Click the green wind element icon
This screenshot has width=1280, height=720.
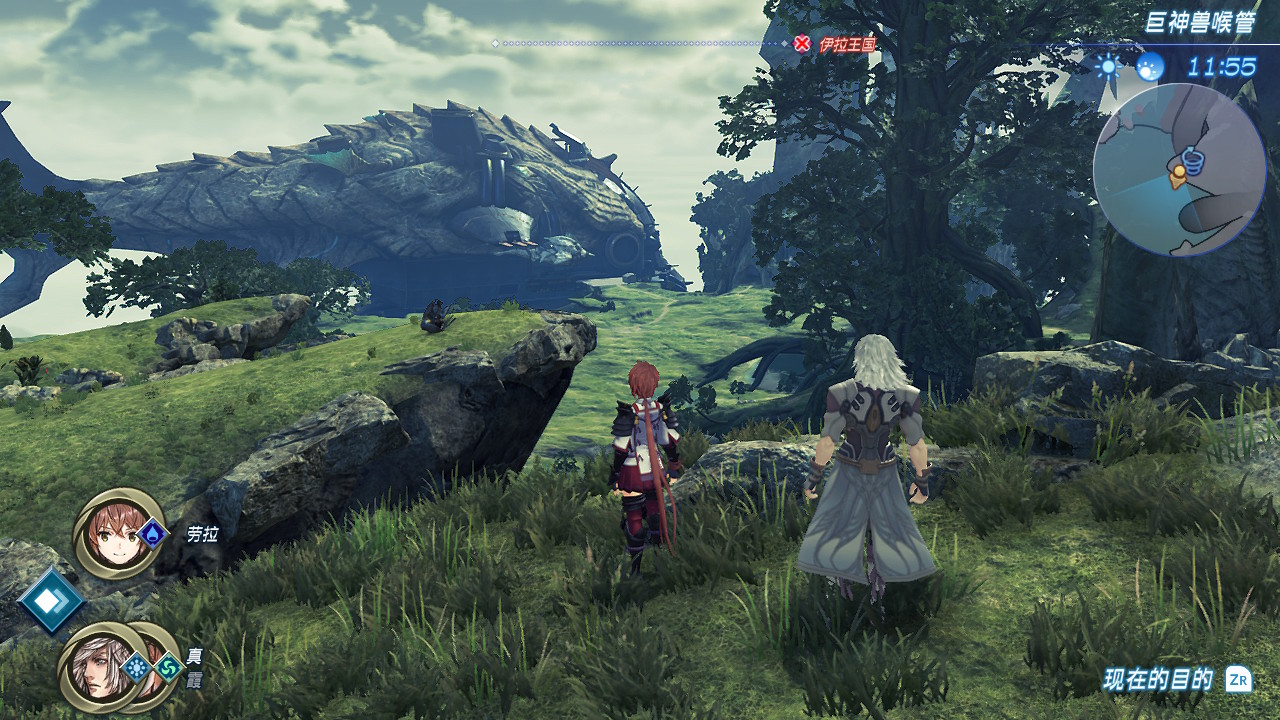[x=166, y=667]
